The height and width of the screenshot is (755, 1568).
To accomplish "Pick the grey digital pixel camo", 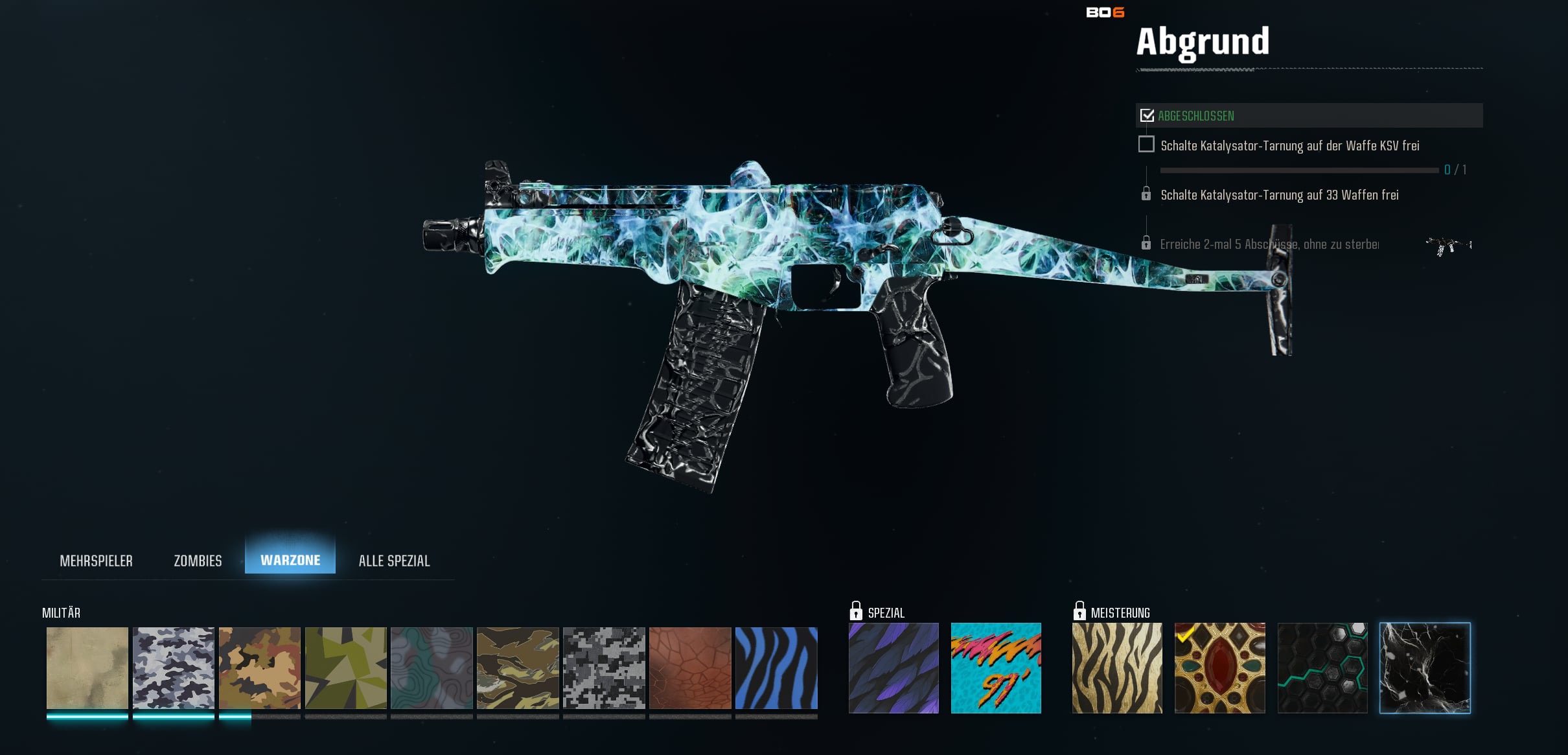I will coord(604,668).
